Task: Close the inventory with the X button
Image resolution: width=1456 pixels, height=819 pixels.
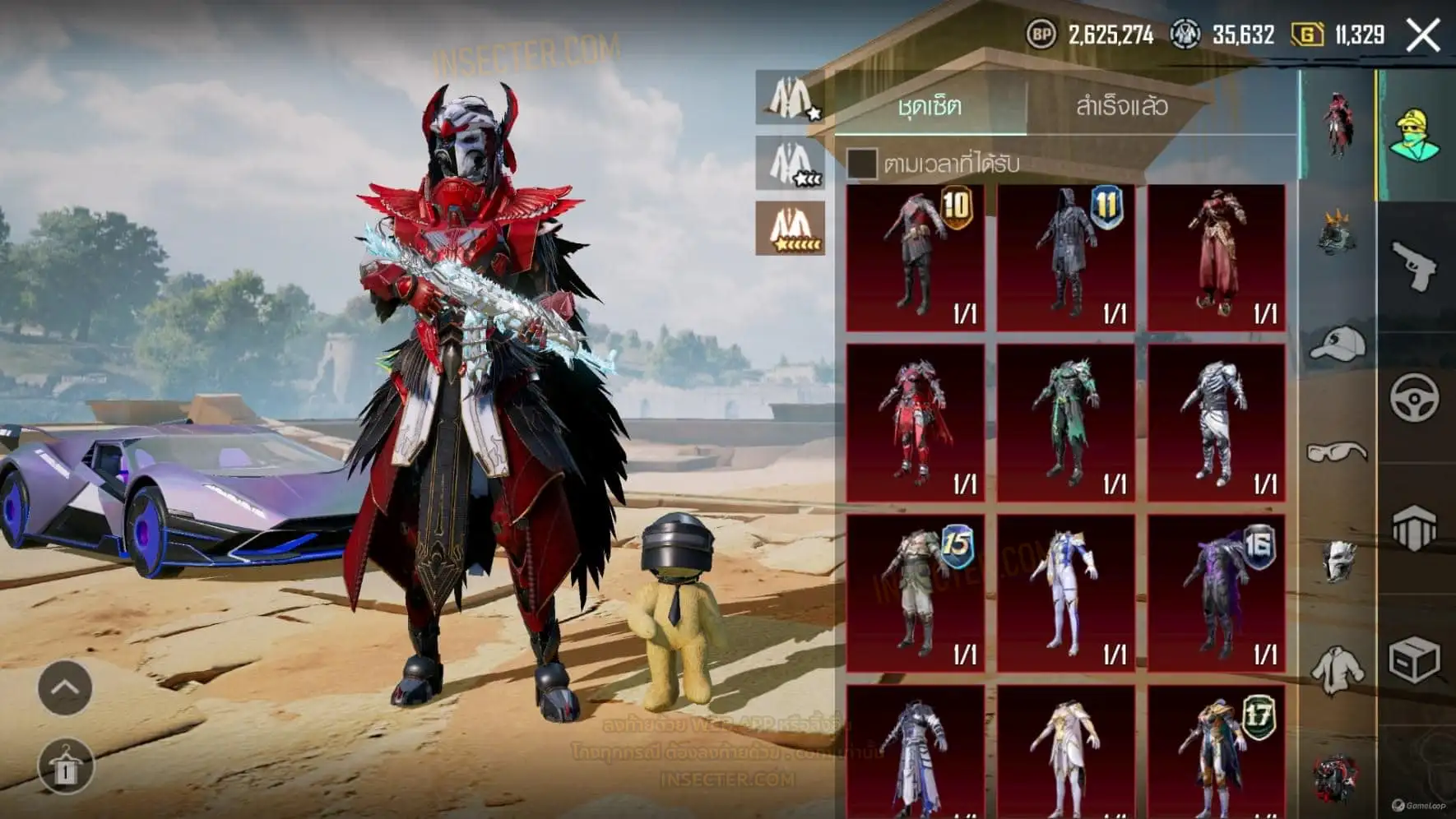Action: (1422, 36)
